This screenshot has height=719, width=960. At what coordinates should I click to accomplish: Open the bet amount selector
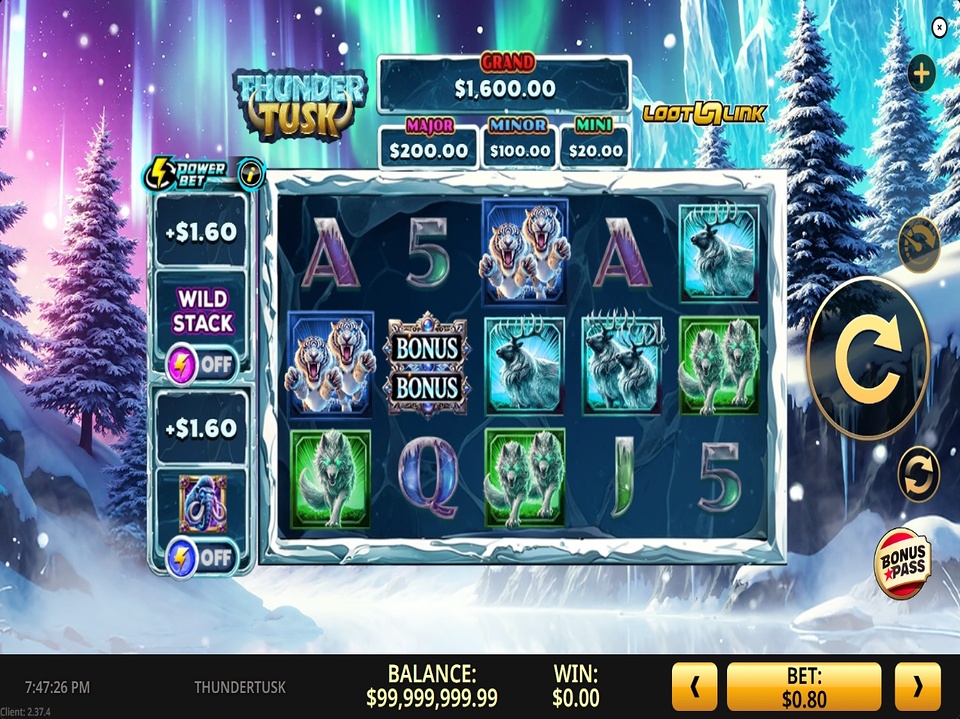(804, 687)
